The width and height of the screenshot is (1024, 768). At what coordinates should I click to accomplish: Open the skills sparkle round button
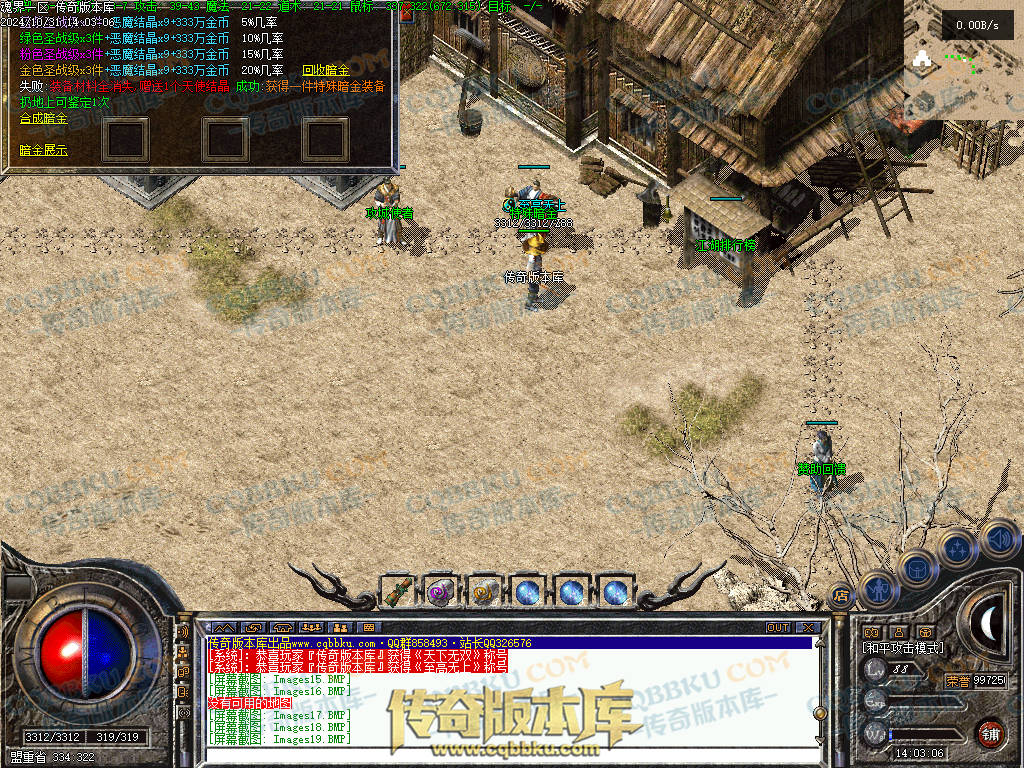(x=958, y=548)
